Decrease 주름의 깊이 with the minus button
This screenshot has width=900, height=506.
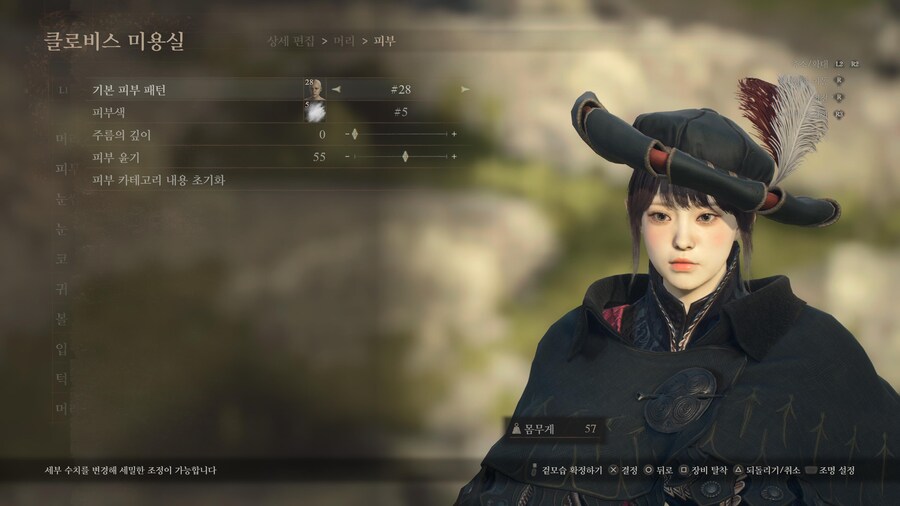coord(346,134)
